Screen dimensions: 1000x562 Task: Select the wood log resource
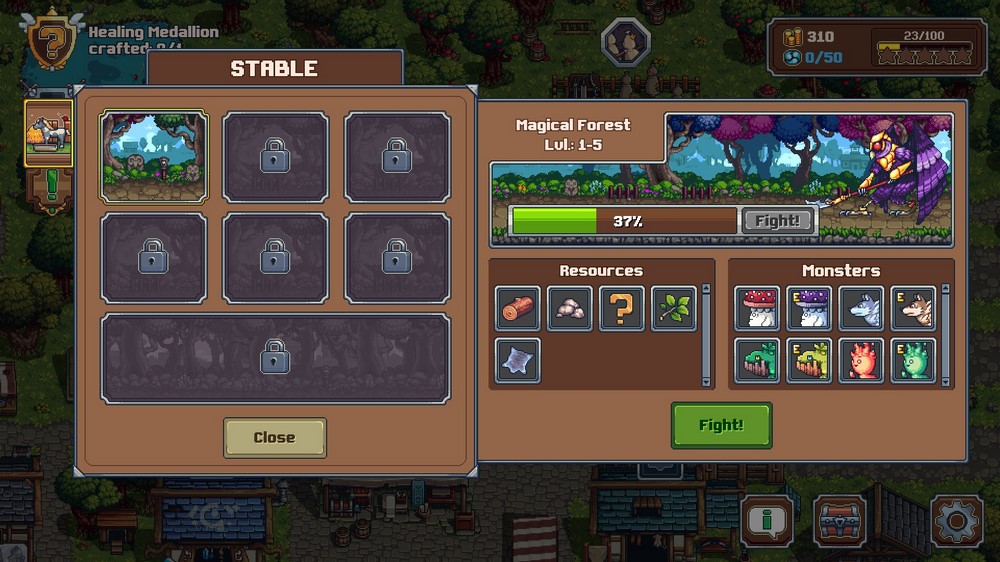pos(518,309)
